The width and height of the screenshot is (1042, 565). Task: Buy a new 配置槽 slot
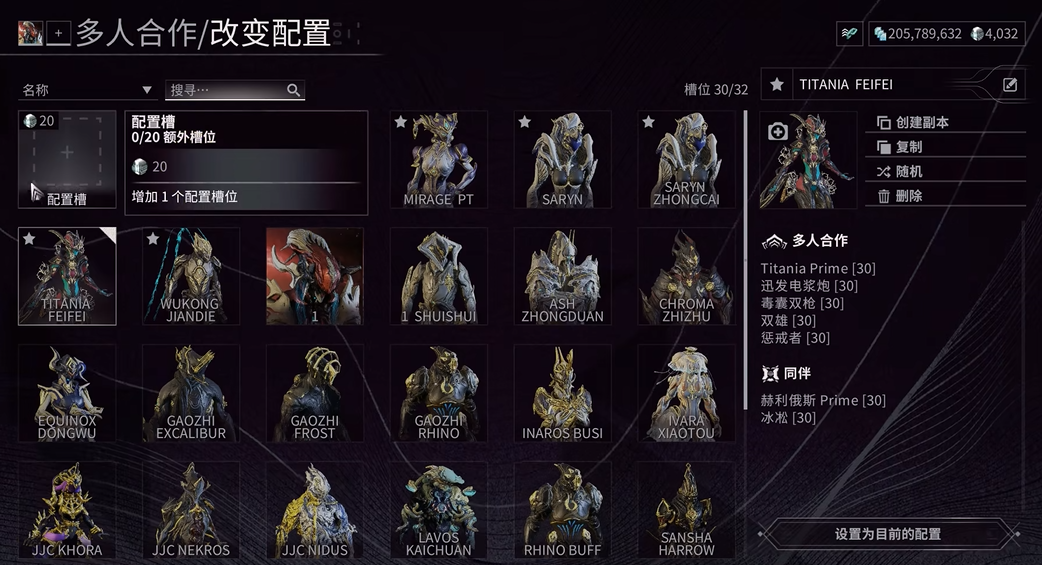click(x=67, y=159)
